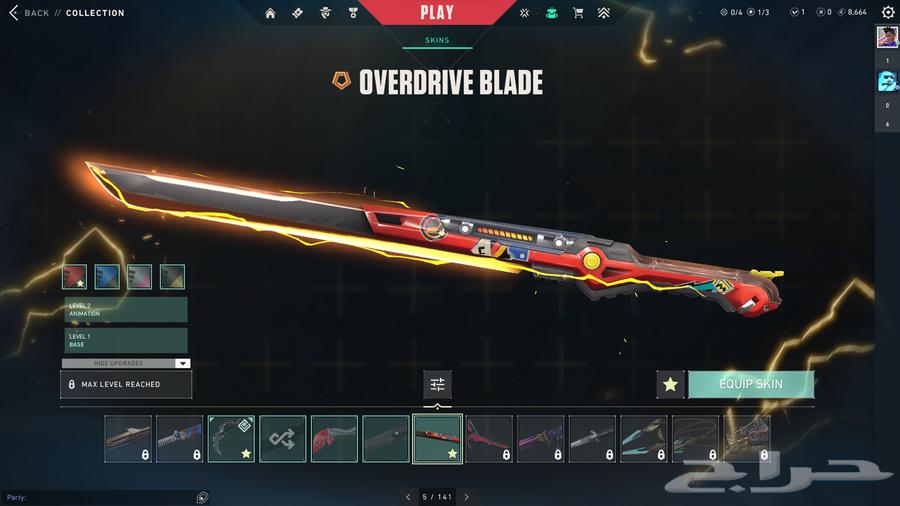Start matchmaking with the PLAY tab
This screenshot has width=900, height=506.
pos(437,13)
